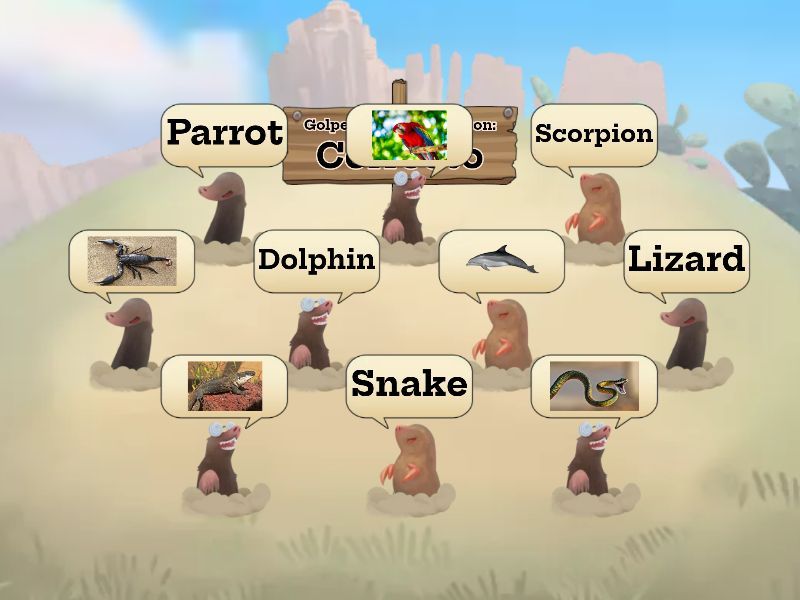Hit the snake picture bubble
This screenshot has height=600, width=800.
click(x=594, y=385)
